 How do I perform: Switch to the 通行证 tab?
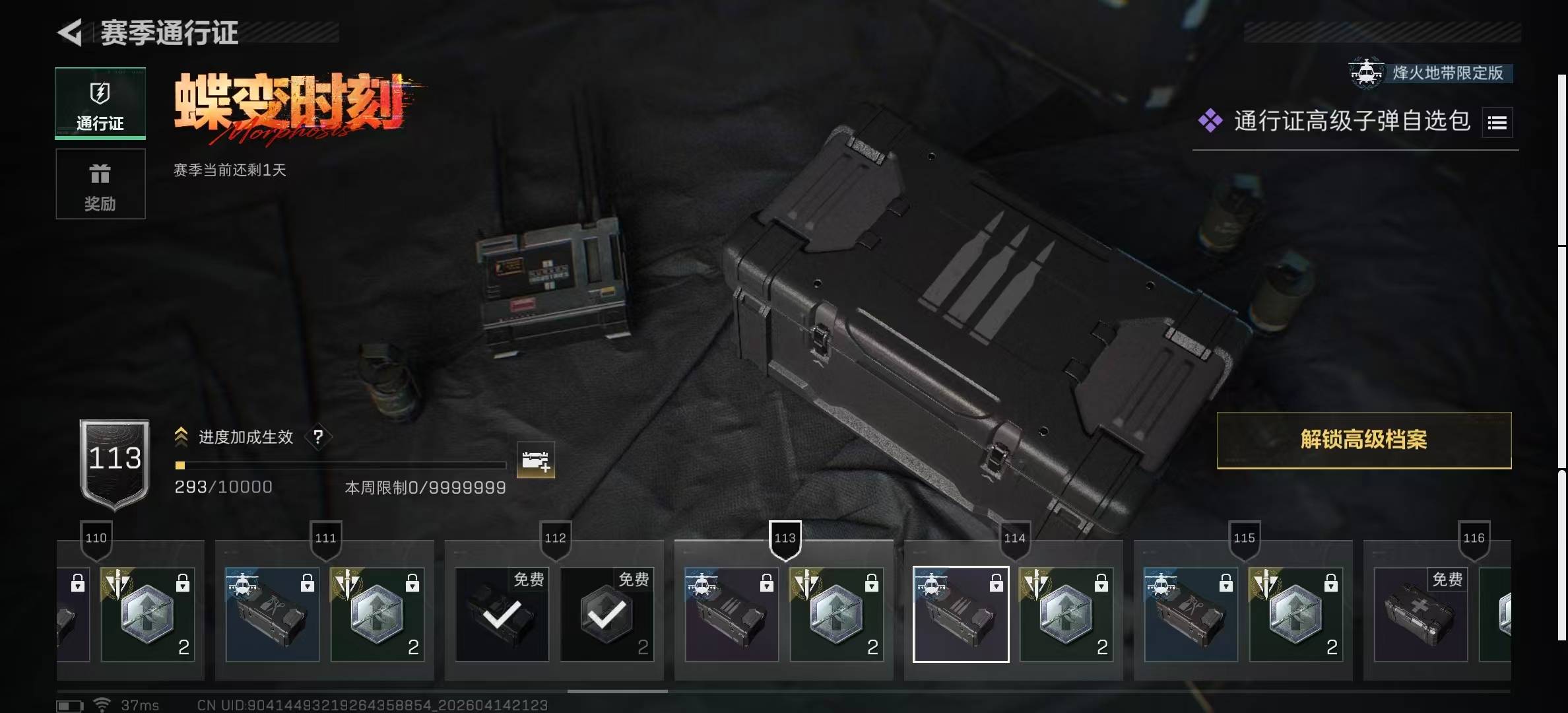[100, 104]
